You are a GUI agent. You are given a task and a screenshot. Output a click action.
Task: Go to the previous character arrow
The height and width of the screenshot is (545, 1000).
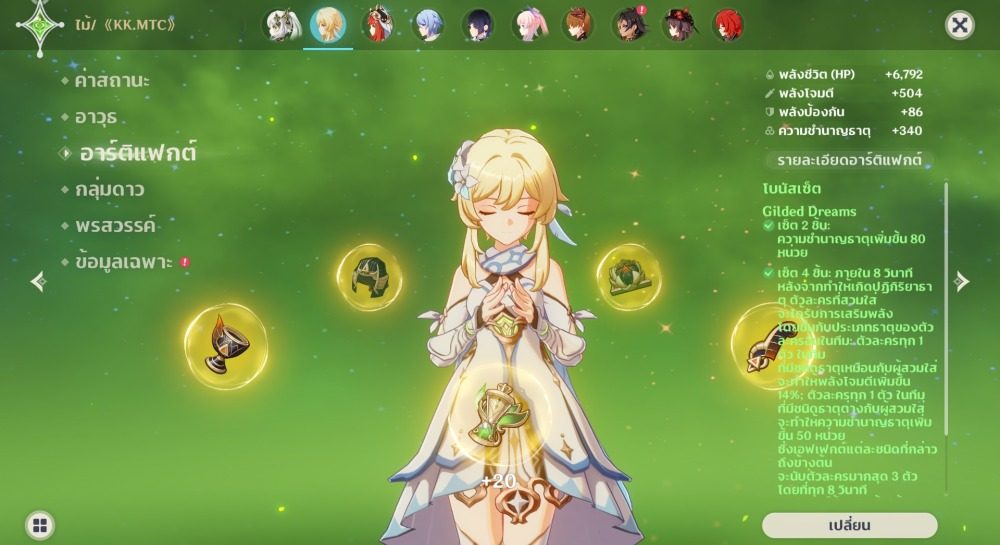[38, 282]
